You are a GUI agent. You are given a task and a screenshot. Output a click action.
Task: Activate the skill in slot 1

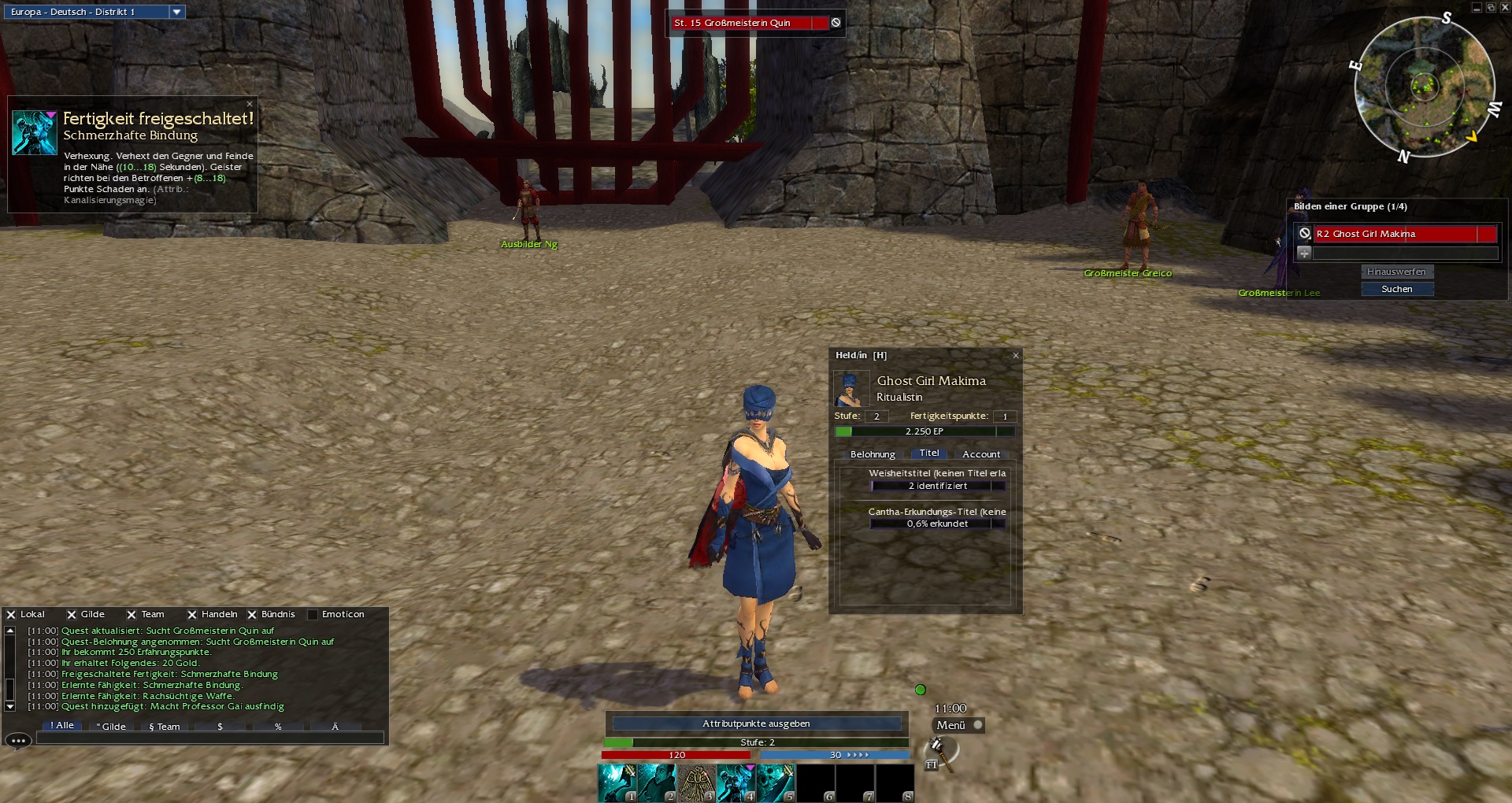point(617,783)
